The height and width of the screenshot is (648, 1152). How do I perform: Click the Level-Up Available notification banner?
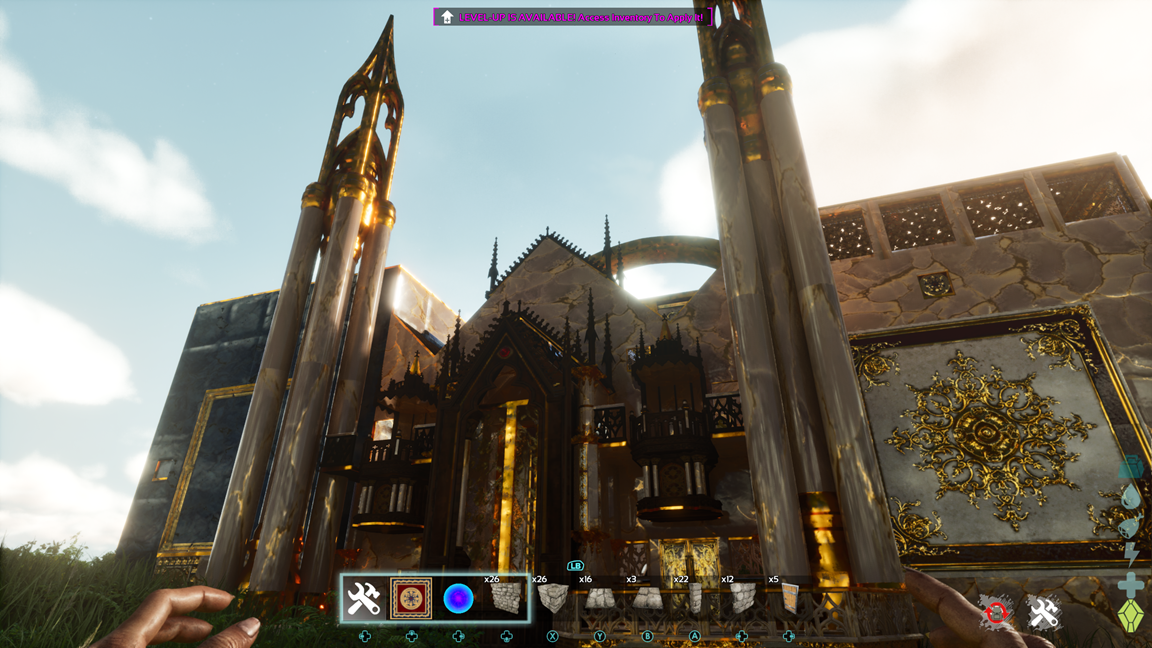573,17
